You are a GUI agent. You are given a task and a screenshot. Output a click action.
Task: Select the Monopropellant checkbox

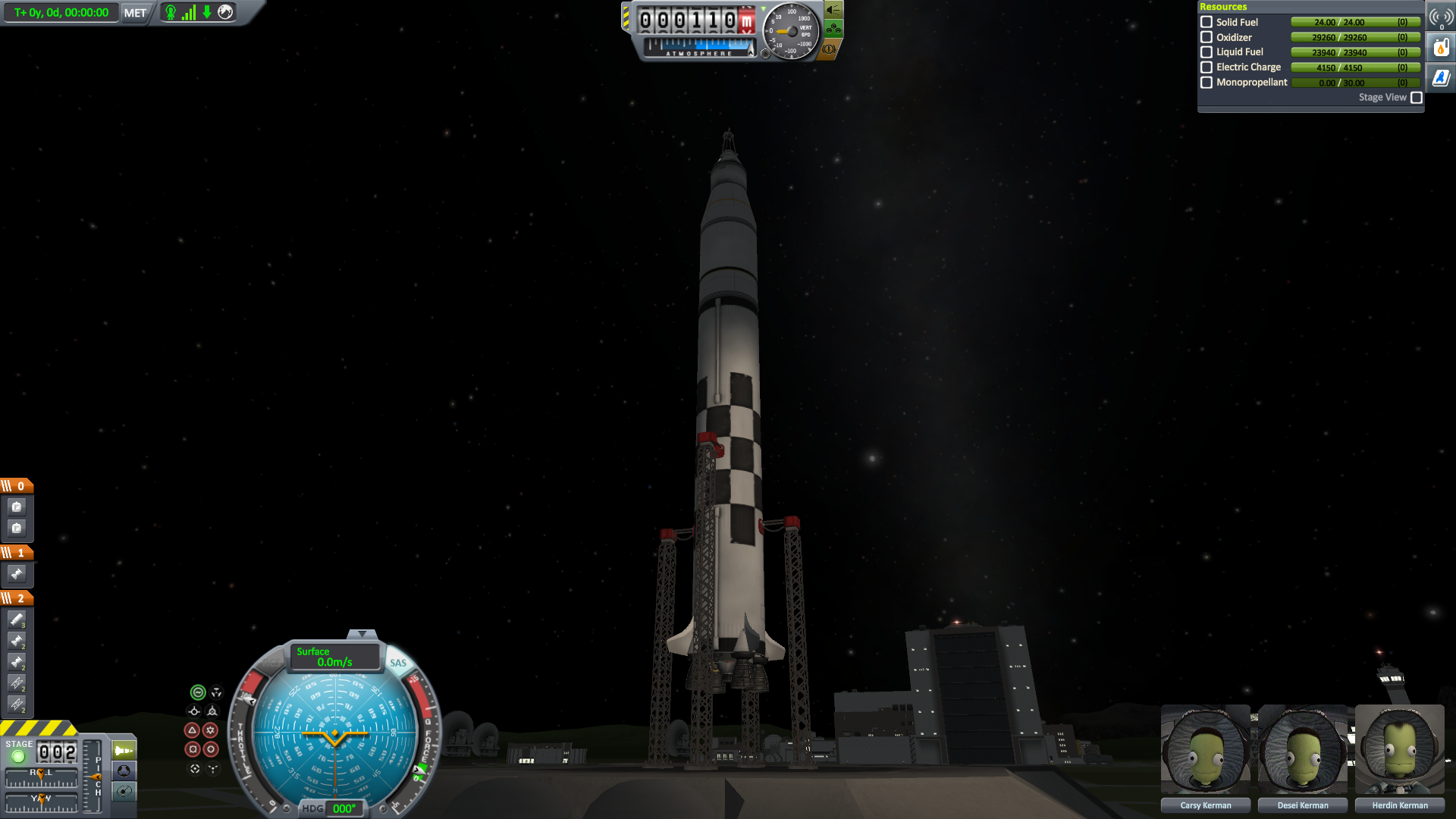coord(1207,83)
